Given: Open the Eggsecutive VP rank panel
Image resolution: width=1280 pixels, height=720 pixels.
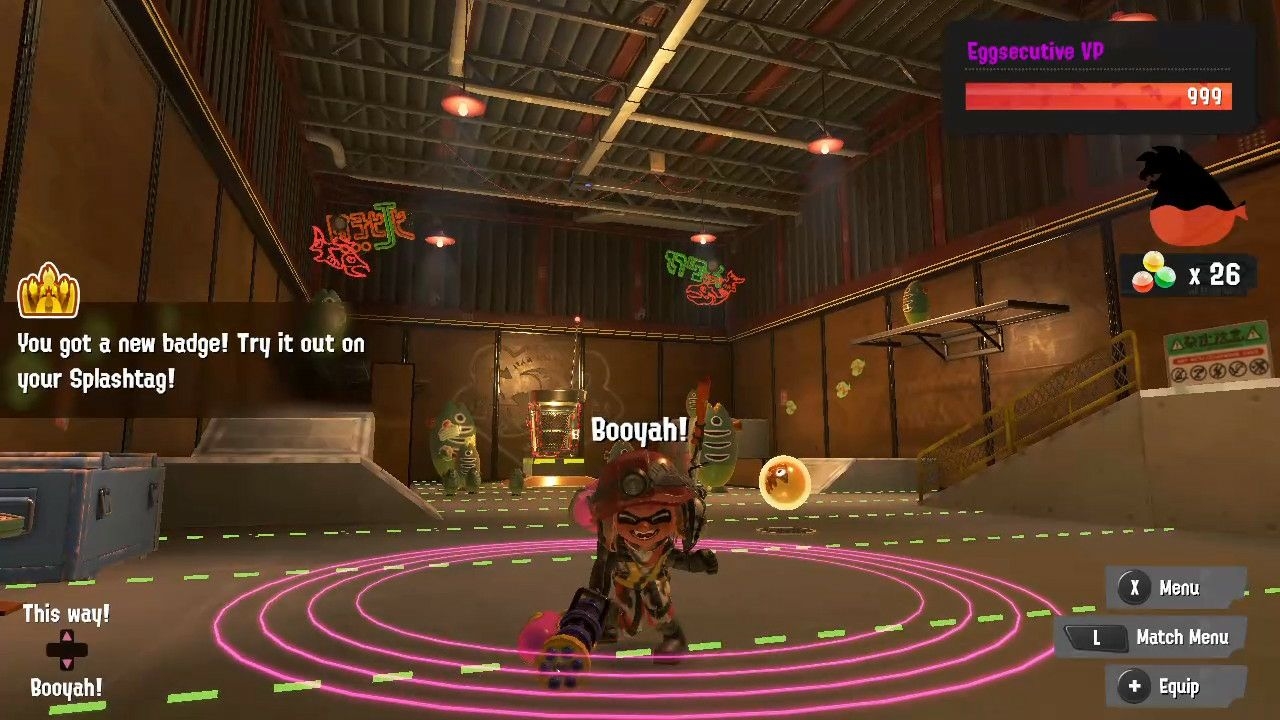Looking at the screenshot, I should tap(1098, 78).
